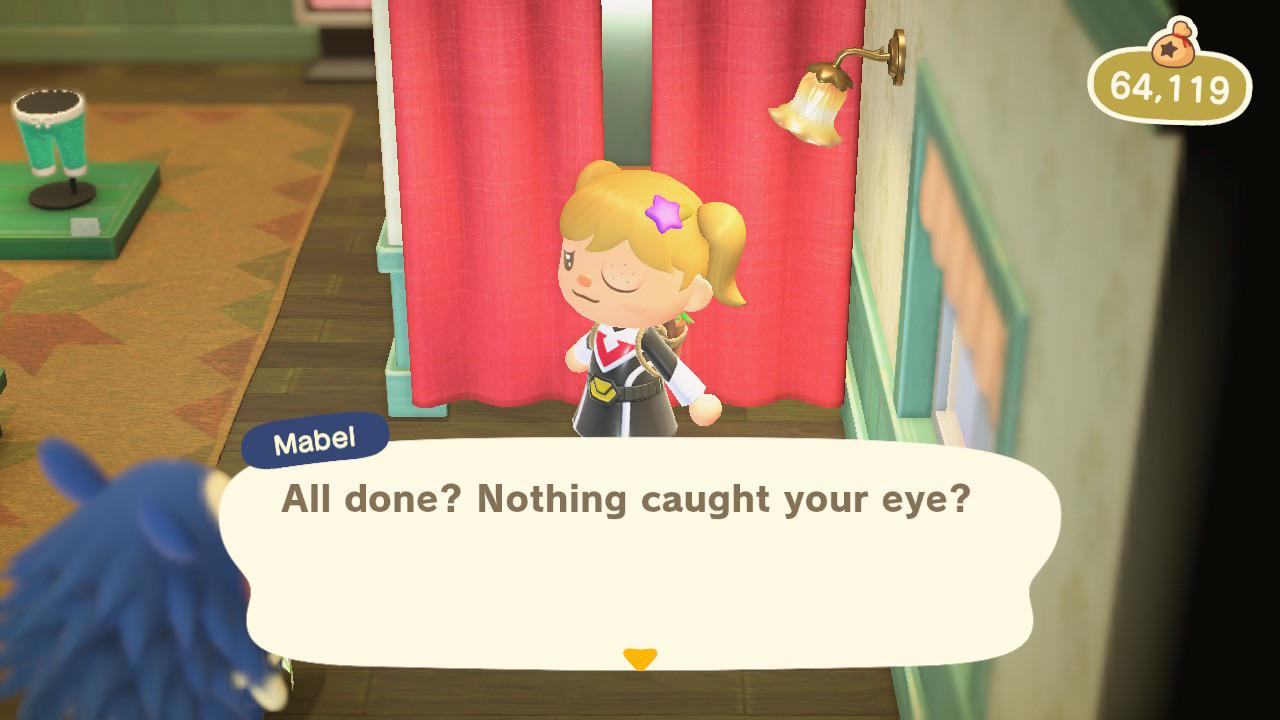Select the Mabel name tag

pyautogui.click(x=315, y=437)
